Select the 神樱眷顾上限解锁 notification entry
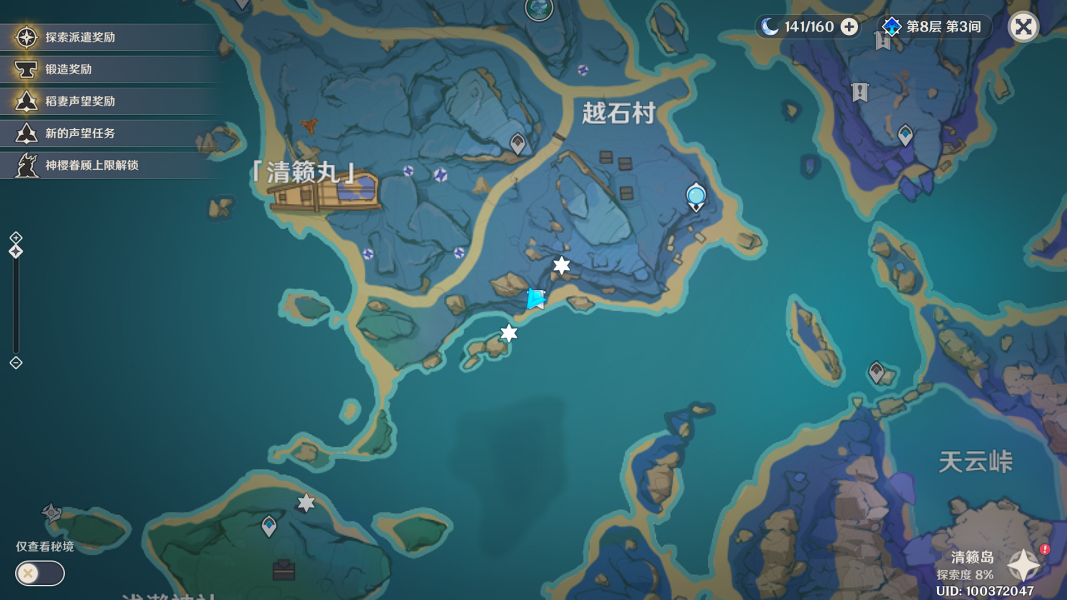 [x=91, y=165]
